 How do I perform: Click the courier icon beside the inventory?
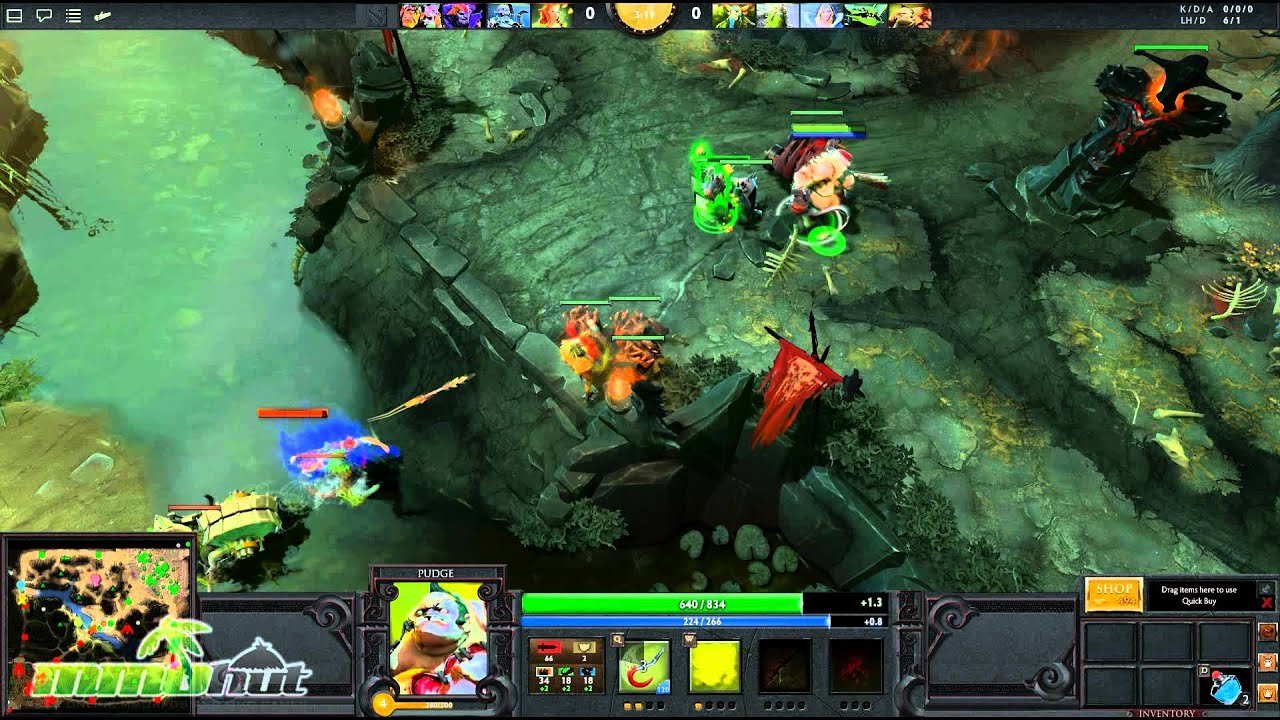tap(1268, 663)
